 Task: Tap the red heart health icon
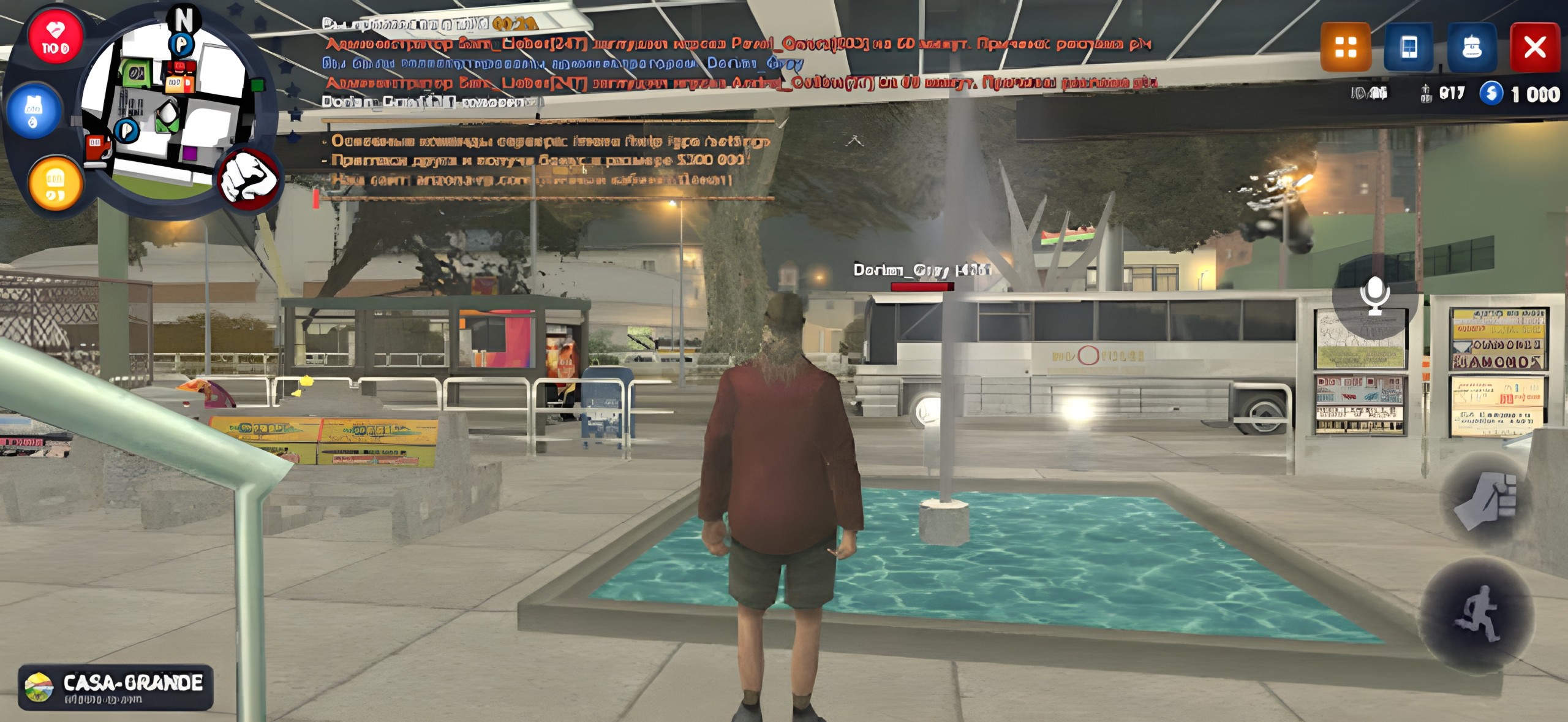coord(55,37)
